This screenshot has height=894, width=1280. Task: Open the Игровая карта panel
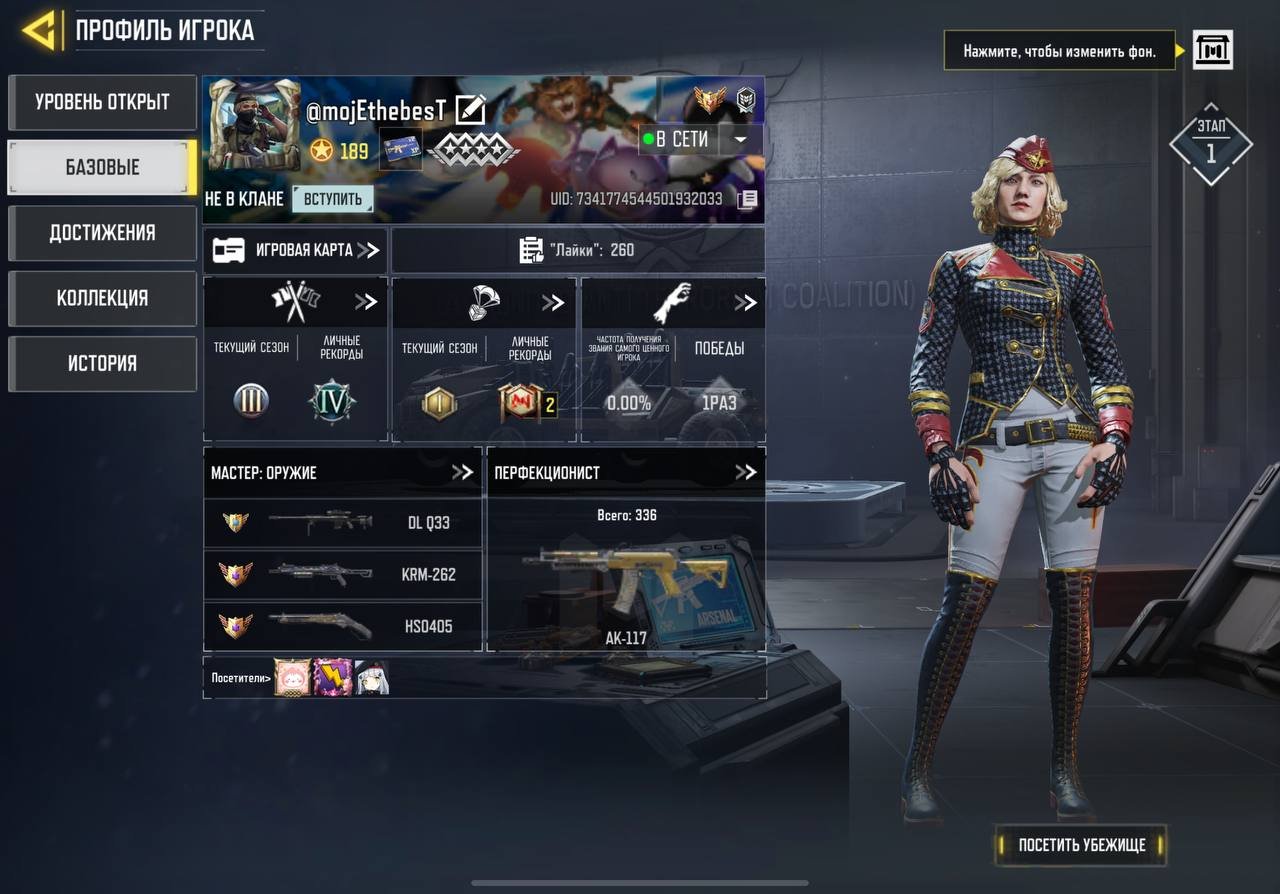tap(296, 250)
